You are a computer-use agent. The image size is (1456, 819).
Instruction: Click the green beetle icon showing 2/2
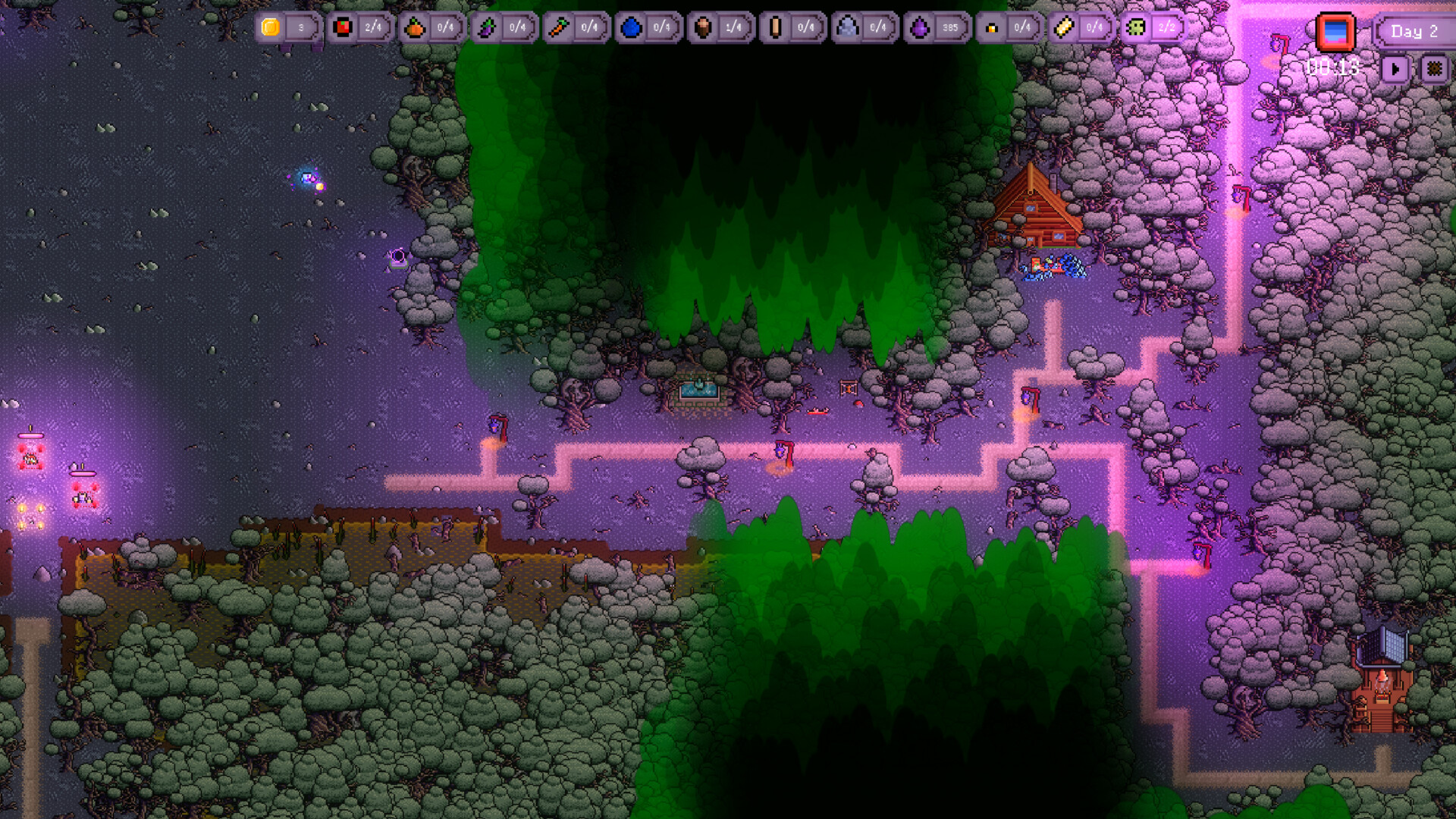pyautogui.click(x=1134, y=27)
